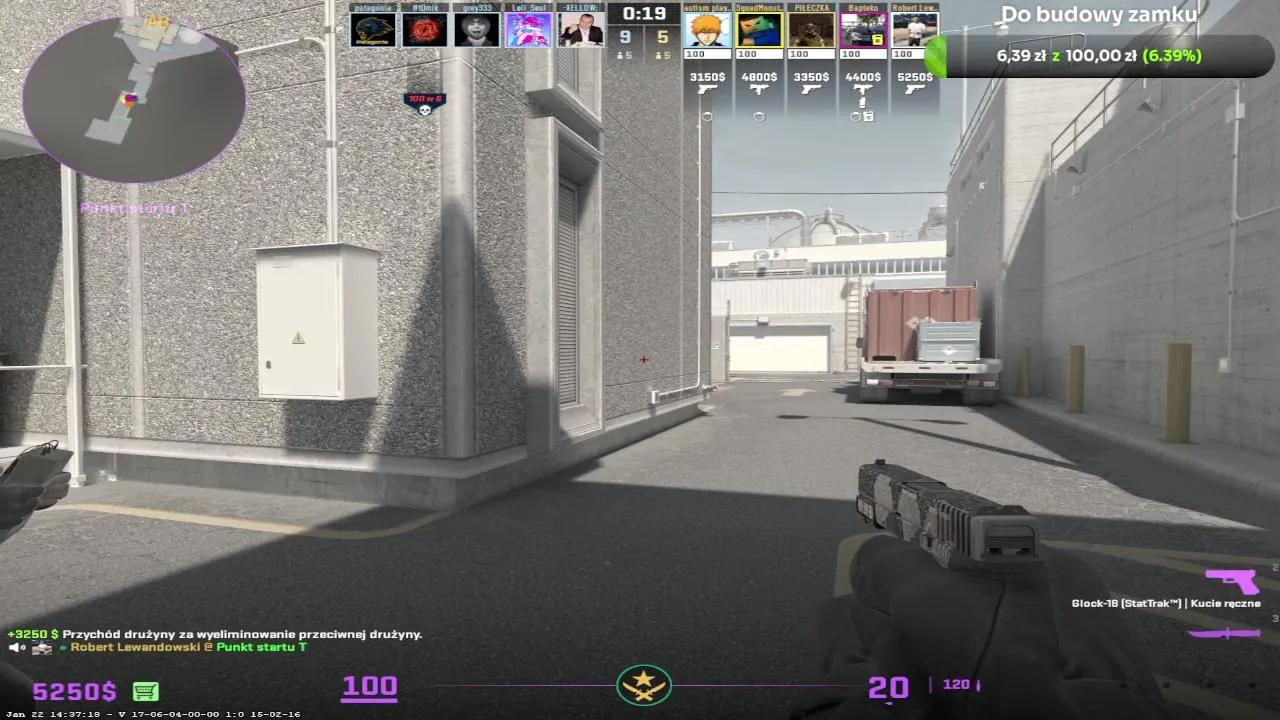Toggle the armor shield icon under SquadMonst
Image resolution: width=1280 pixels, height=720 pixels.
pos(759,116)
